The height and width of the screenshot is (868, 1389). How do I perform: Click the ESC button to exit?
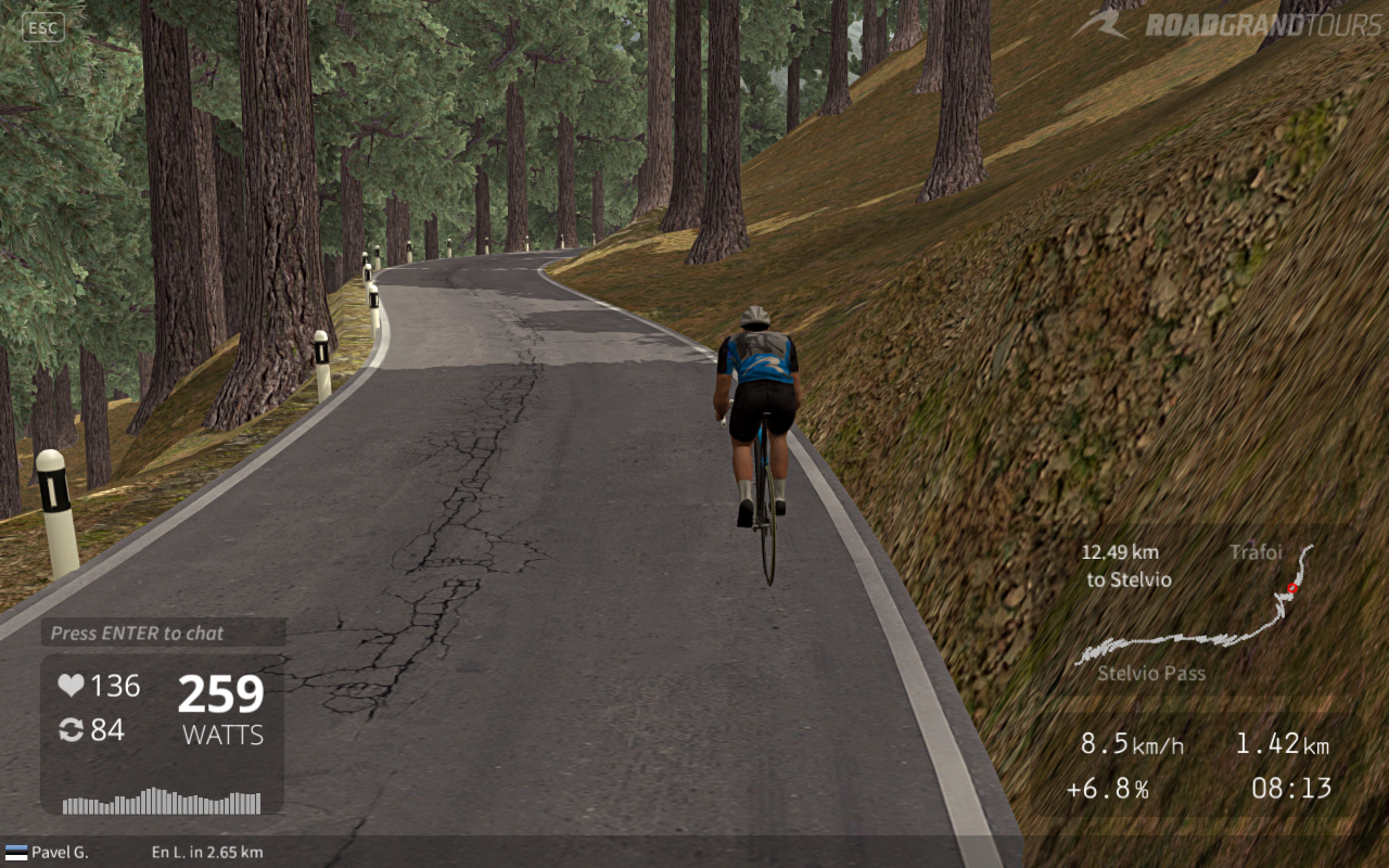(43, 28)
